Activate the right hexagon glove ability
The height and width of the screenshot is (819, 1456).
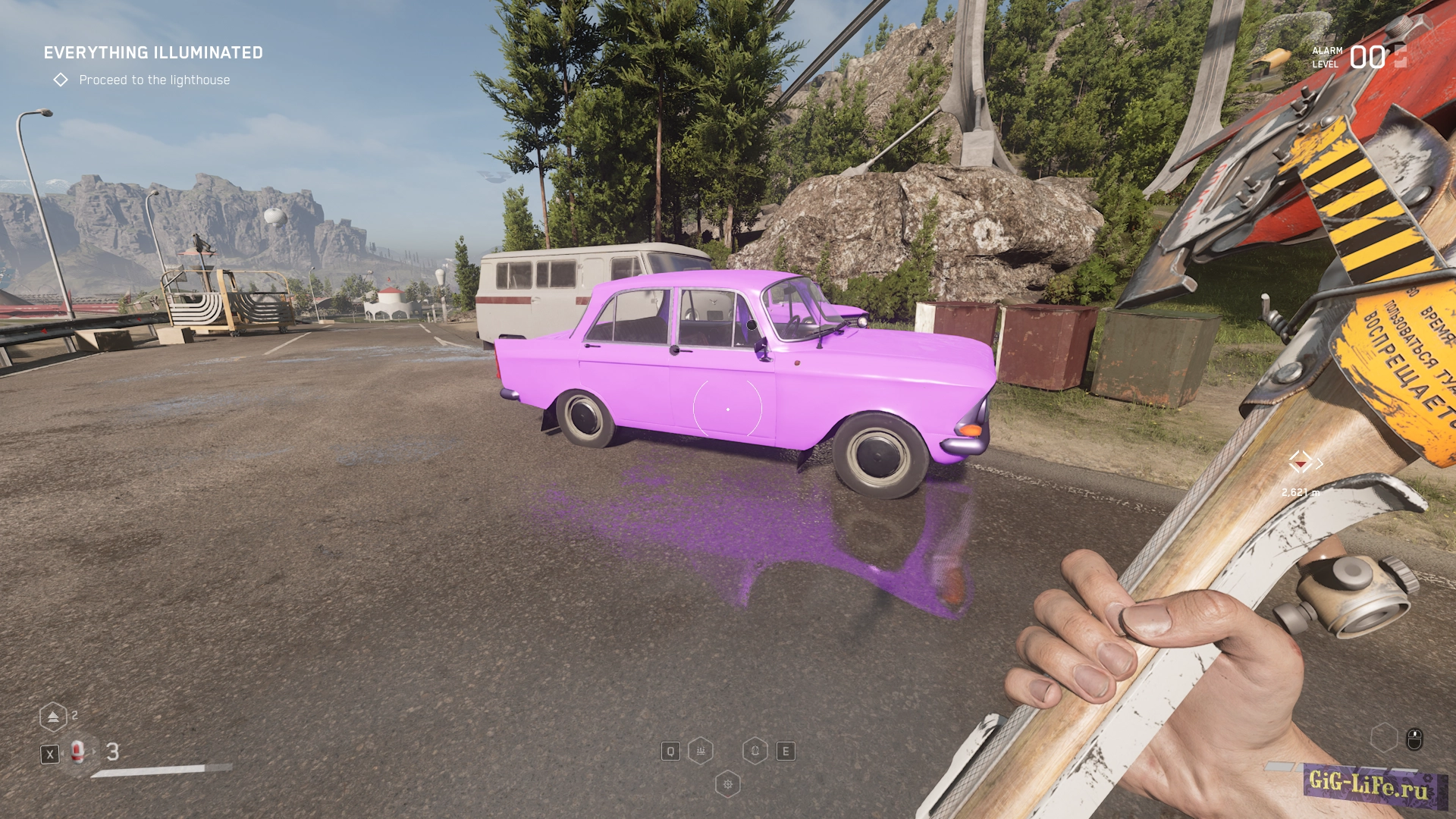(755, 751)
